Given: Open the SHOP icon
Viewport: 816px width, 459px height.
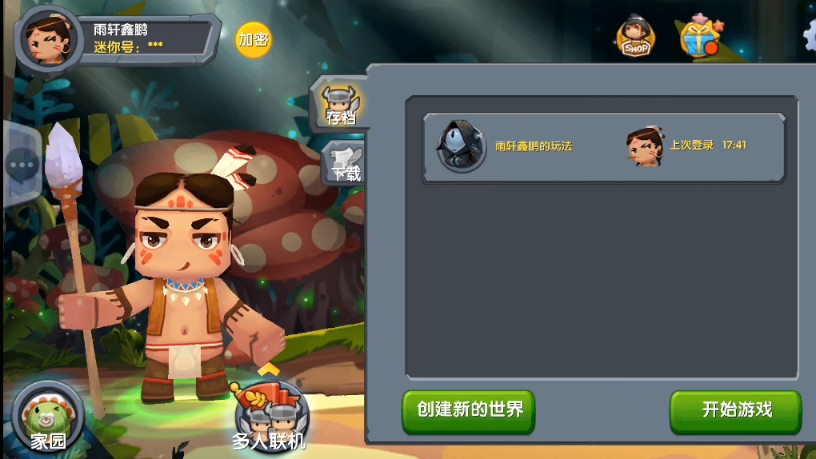Looking at the screenshot, I should point(635,37).
